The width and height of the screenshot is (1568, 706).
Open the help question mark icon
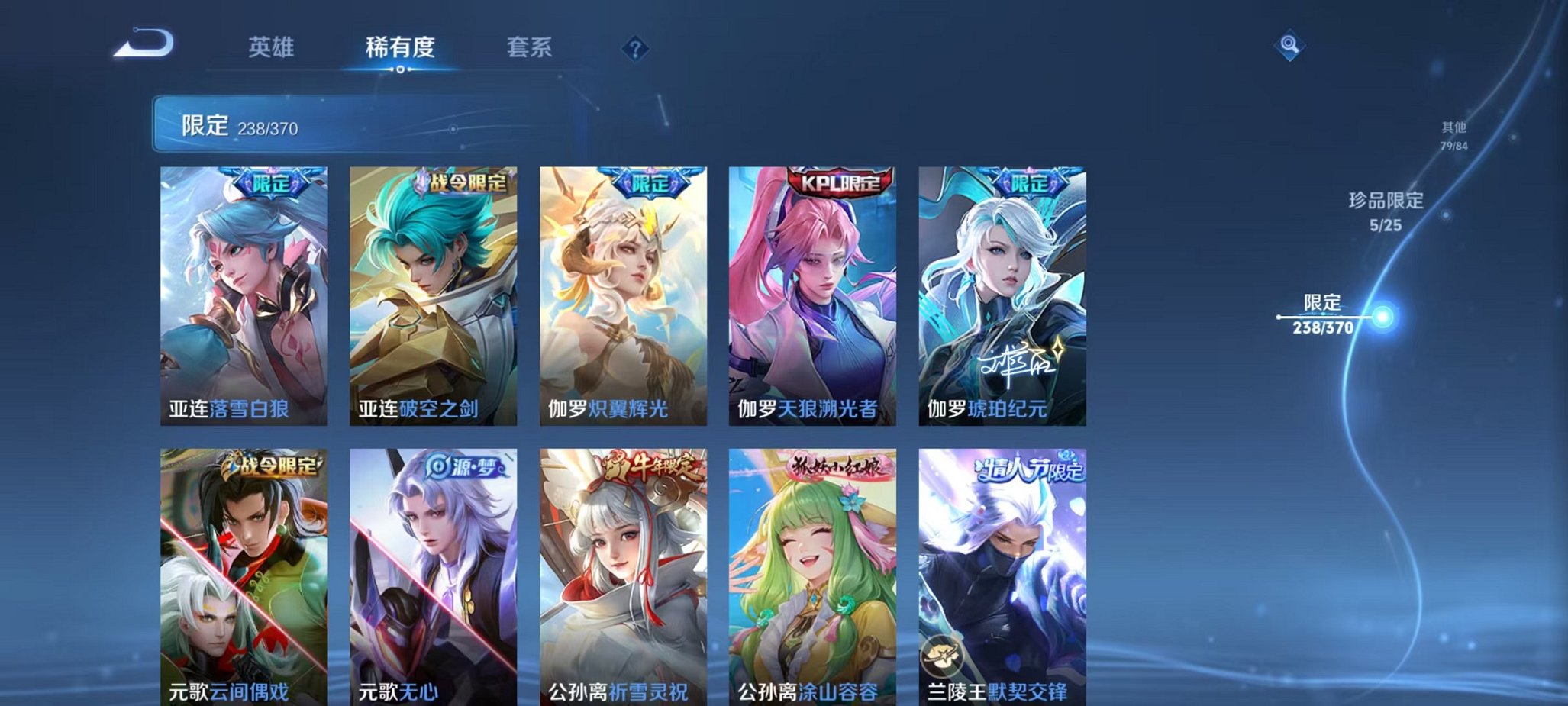tap(636, 48)
